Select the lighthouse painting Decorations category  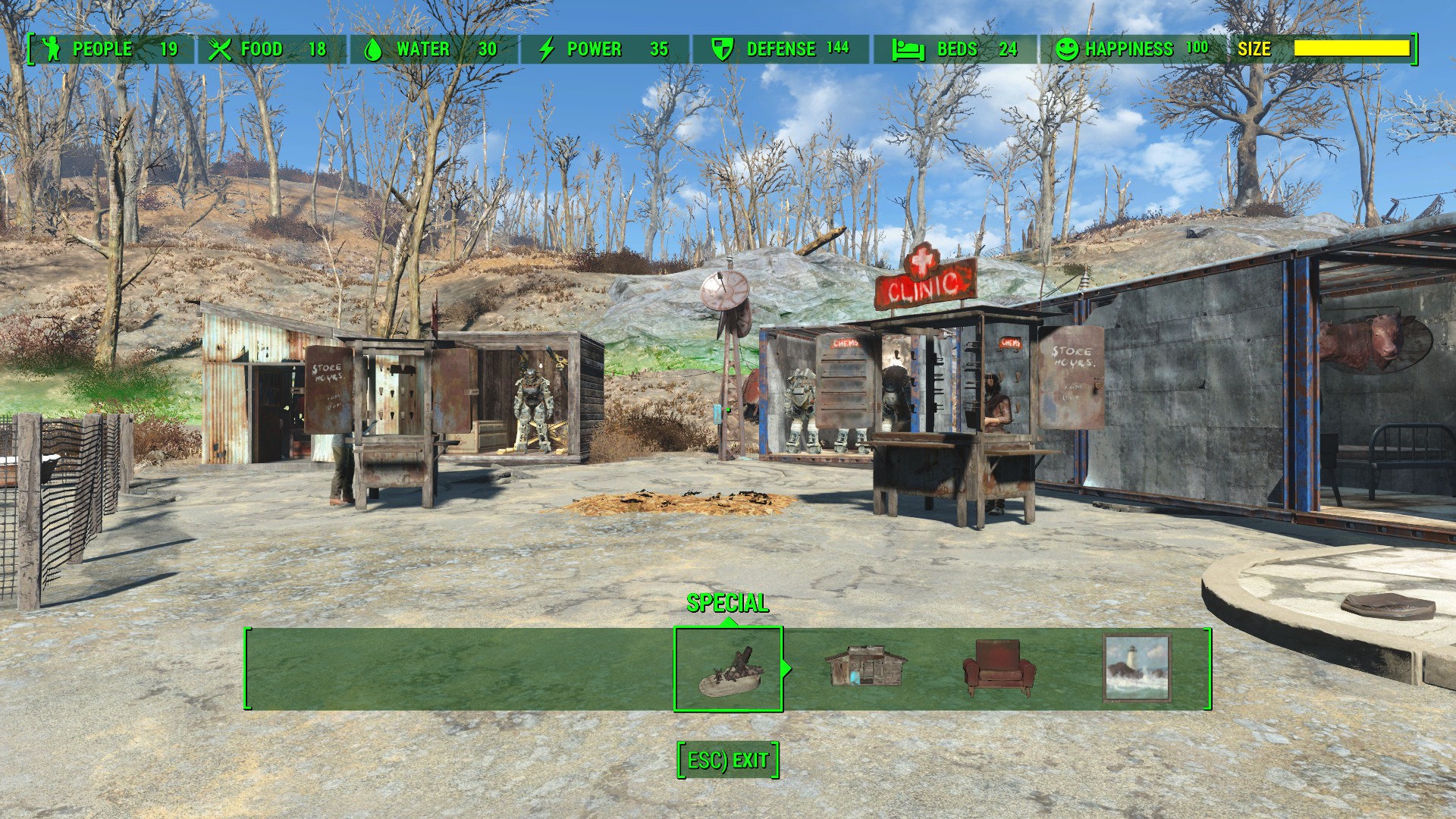pyautogui.click(x=1136, y=668)
